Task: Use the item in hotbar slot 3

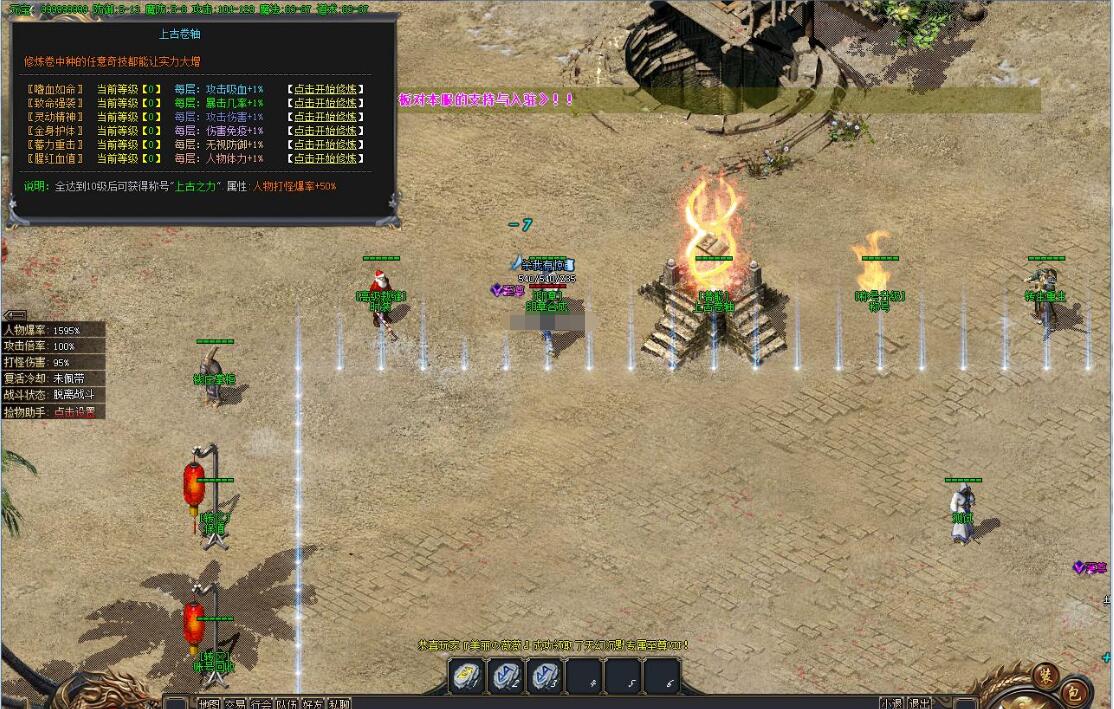Action: point(545,676)
